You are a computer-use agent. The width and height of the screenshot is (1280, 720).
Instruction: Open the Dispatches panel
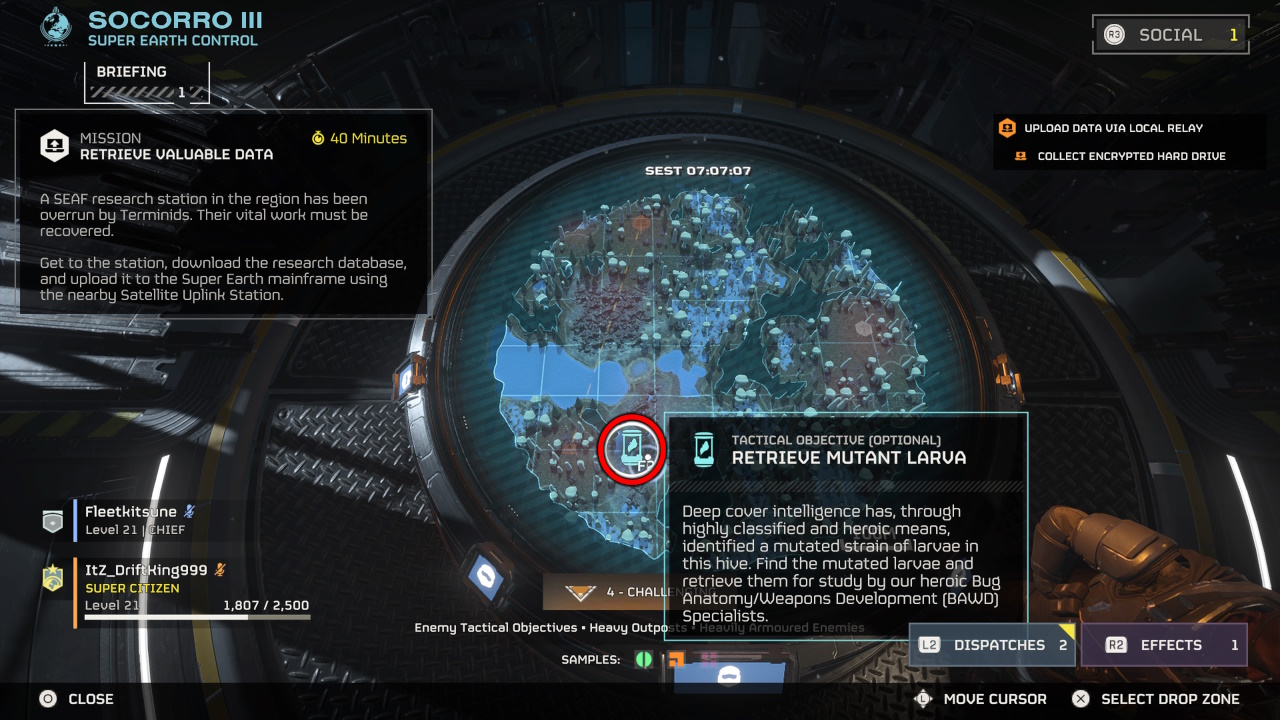point(991,645)
